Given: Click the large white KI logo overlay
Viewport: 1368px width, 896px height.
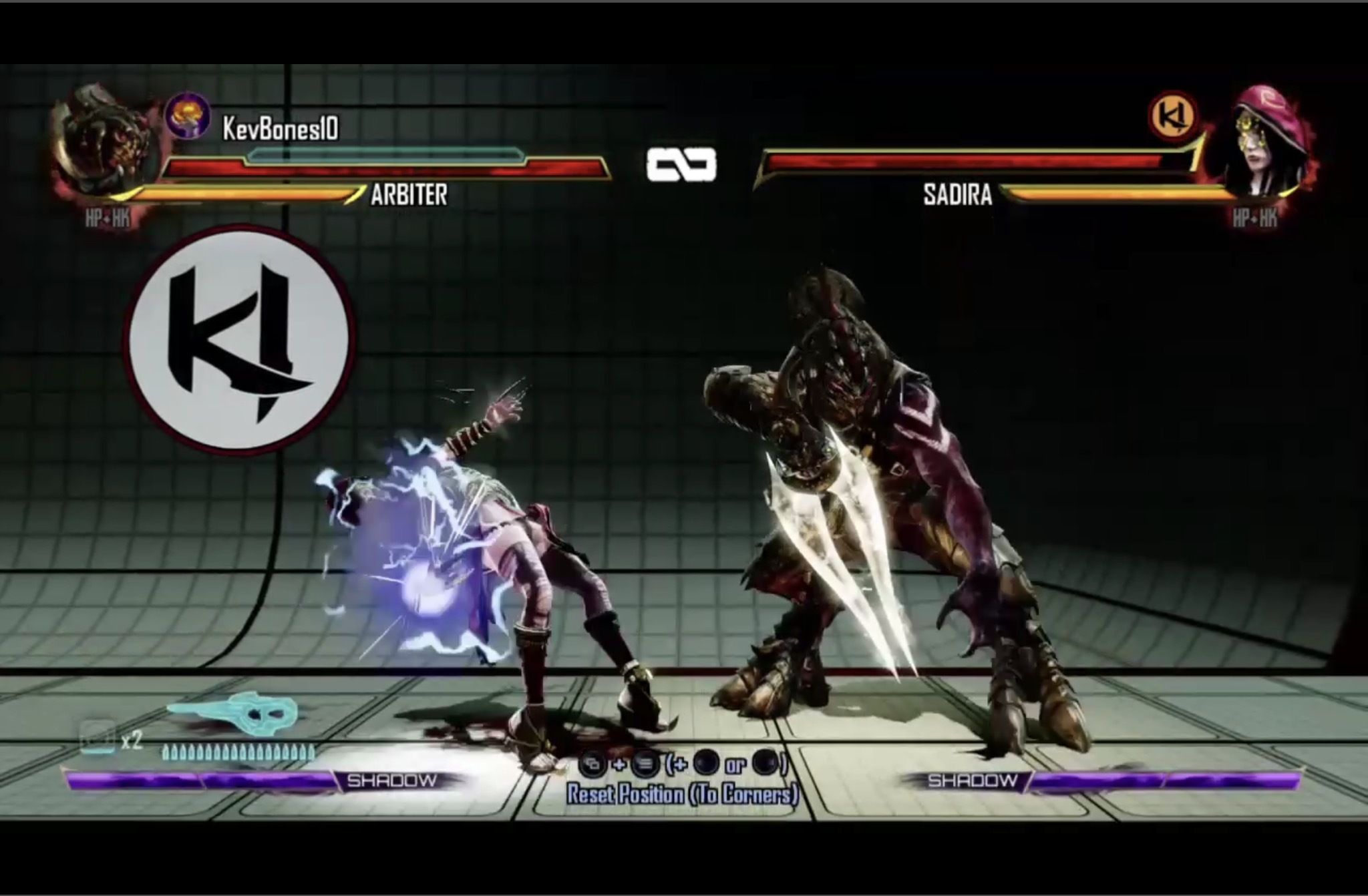Looking at the screenshot, I should (240, 339).
